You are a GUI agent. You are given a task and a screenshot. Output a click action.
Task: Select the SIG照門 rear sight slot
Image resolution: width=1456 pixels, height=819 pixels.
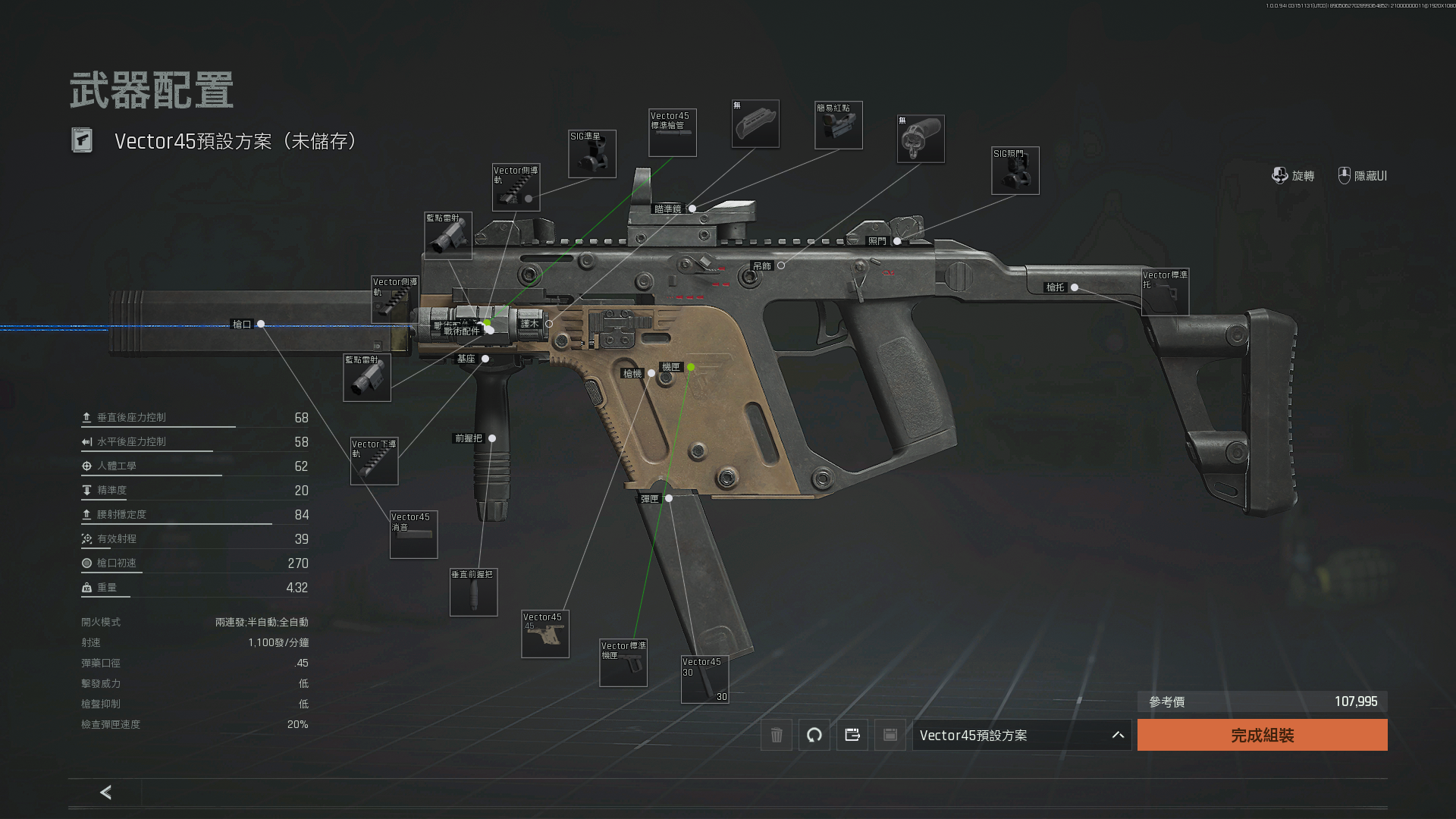click(1015, 171)
